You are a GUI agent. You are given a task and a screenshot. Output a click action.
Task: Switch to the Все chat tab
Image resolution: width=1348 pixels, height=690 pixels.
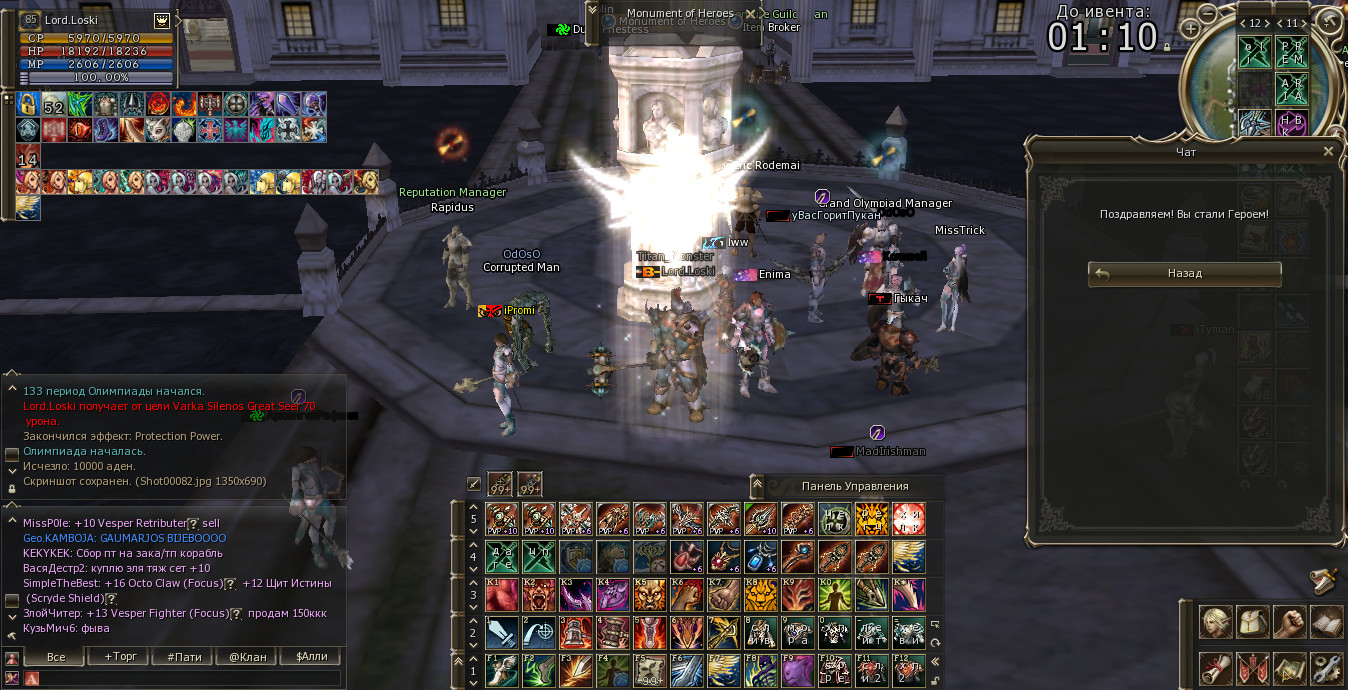coord(56,657)
